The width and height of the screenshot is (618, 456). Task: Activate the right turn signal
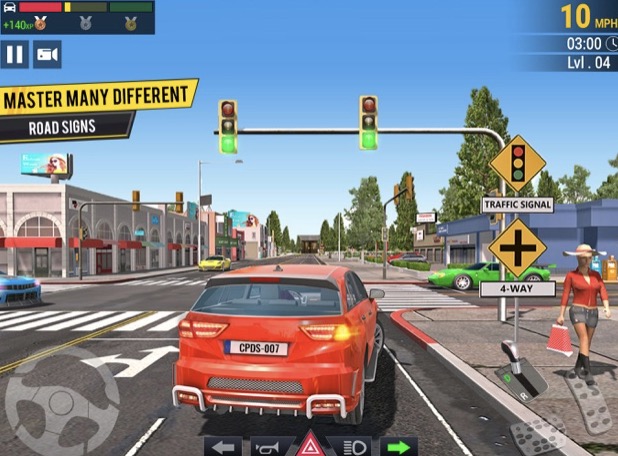point(398,446)
